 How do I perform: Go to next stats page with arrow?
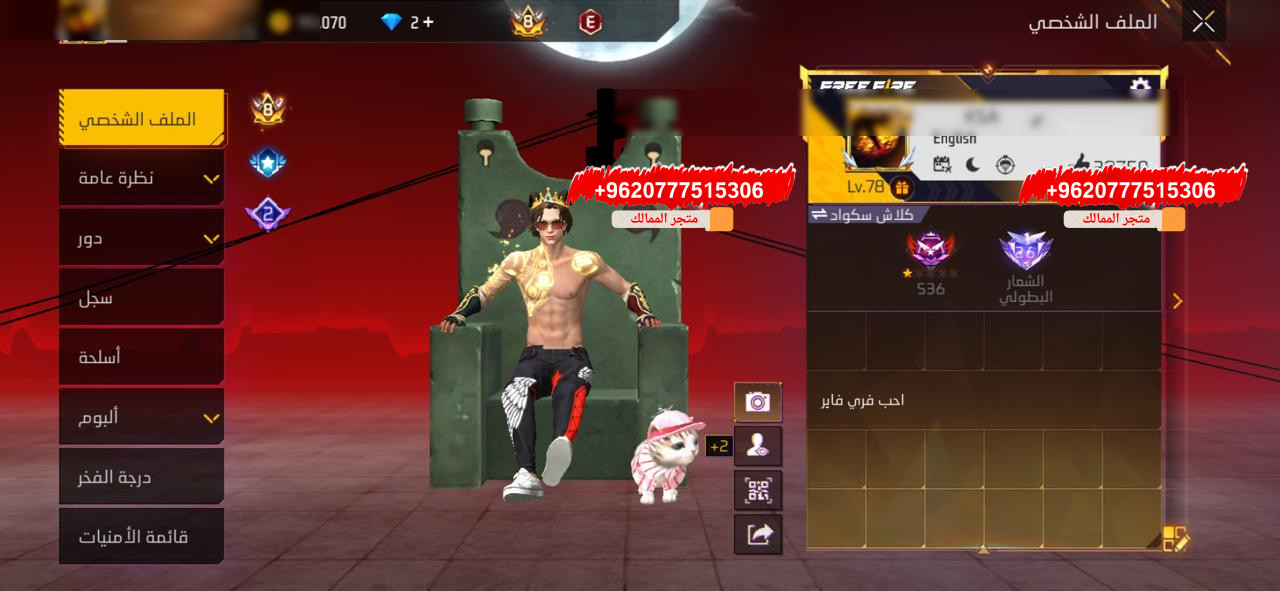coord(1177,301)
